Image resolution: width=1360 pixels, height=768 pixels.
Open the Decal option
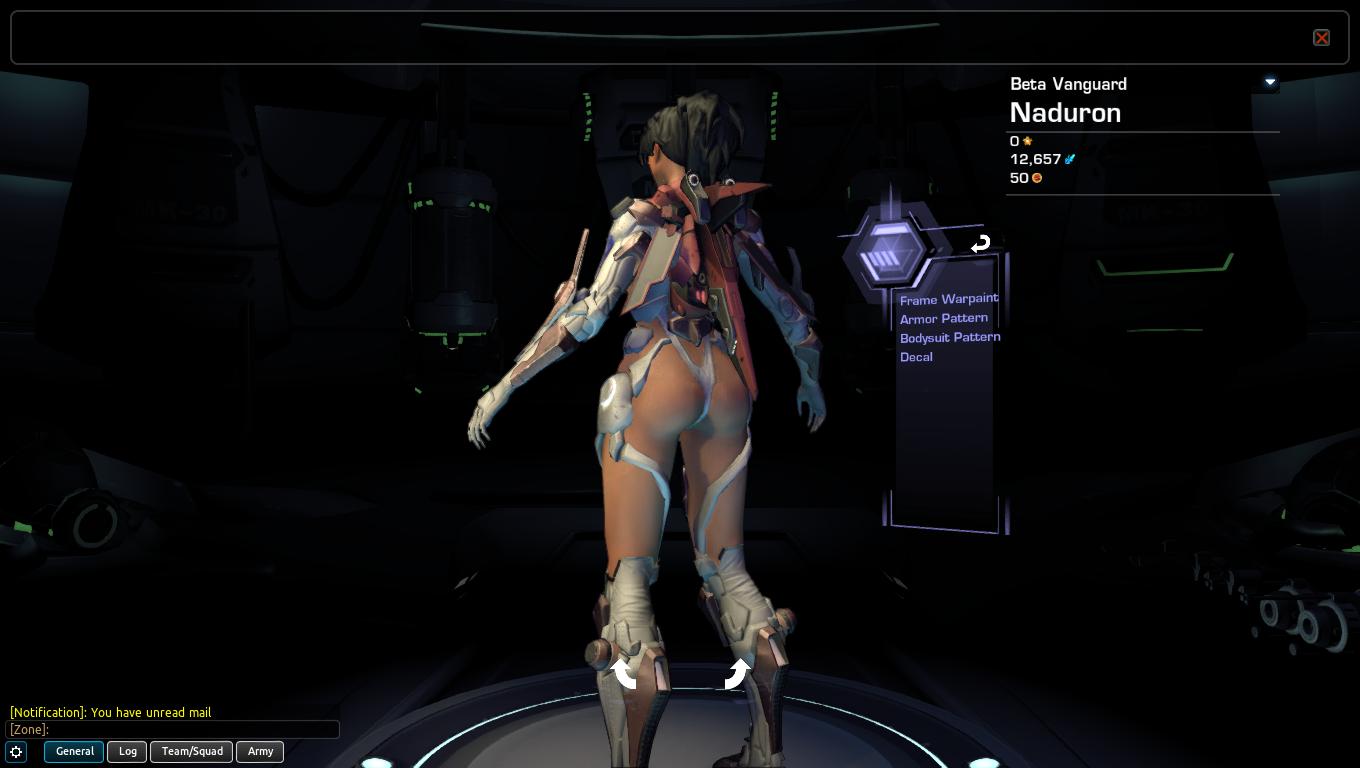tap(916, 357)
